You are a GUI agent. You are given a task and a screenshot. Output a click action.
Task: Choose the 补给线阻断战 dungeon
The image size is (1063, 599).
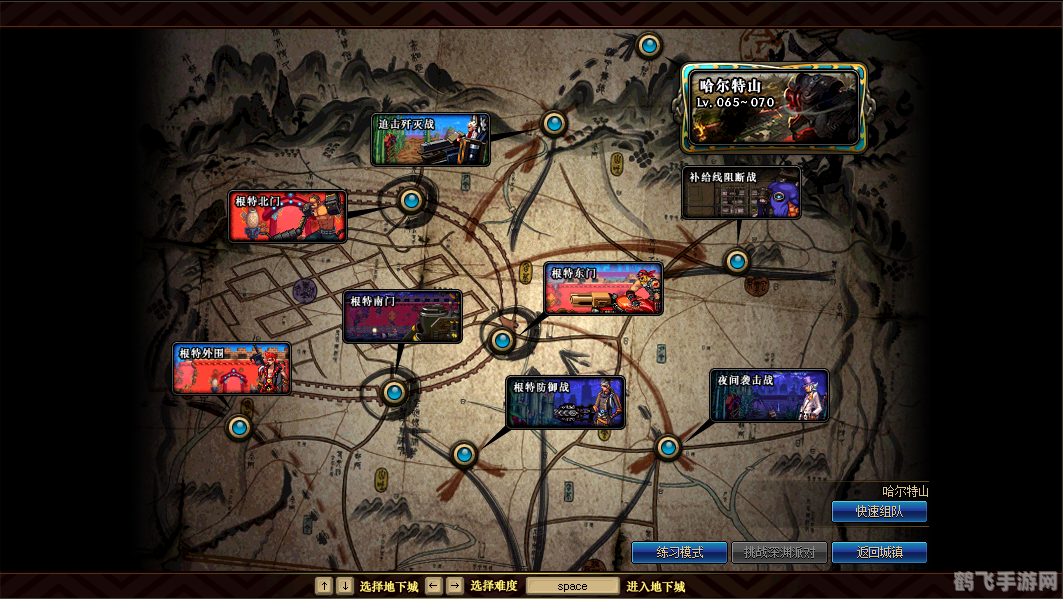(742, 193)
